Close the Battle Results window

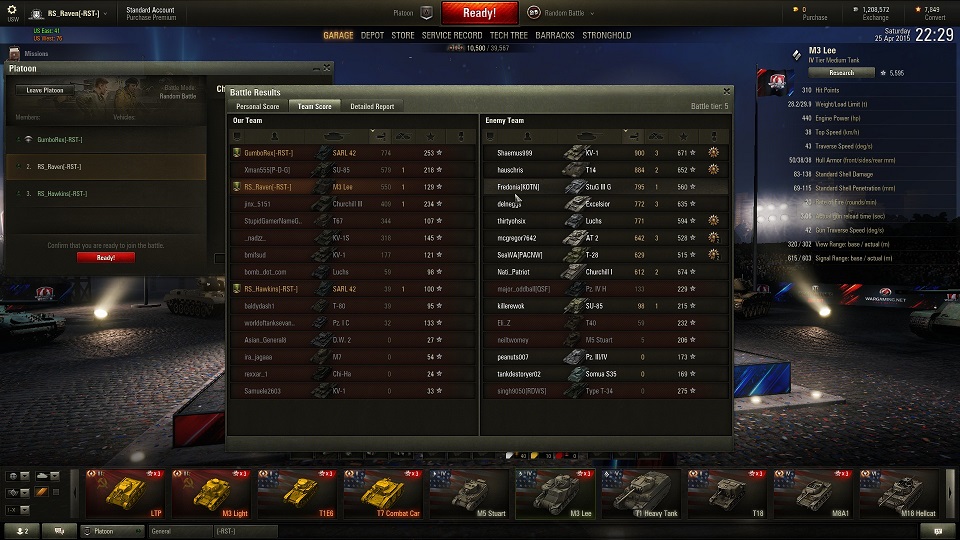pos(724,92)
